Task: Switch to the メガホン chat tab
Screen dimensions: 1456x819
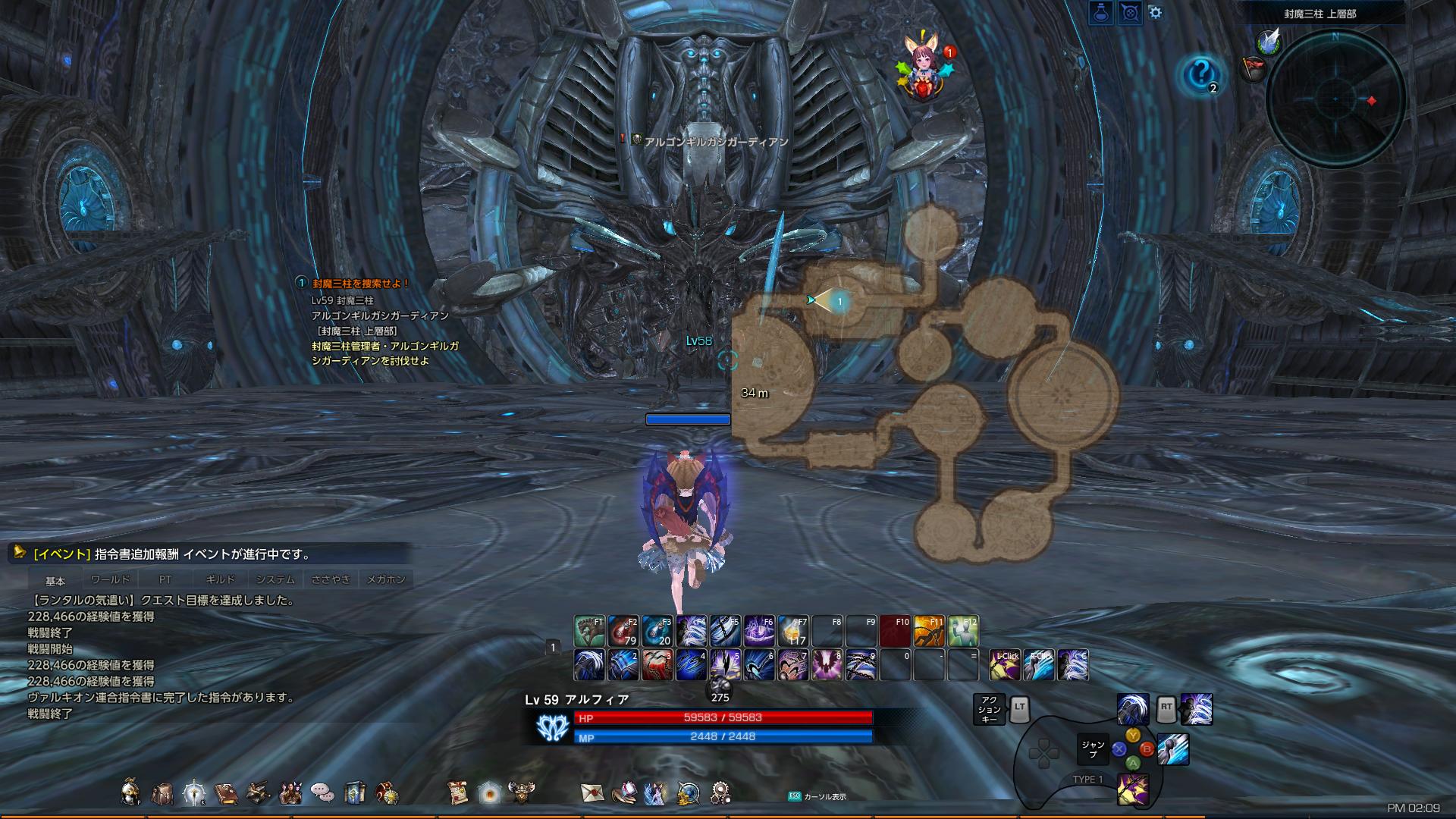Action: (388, 578)
